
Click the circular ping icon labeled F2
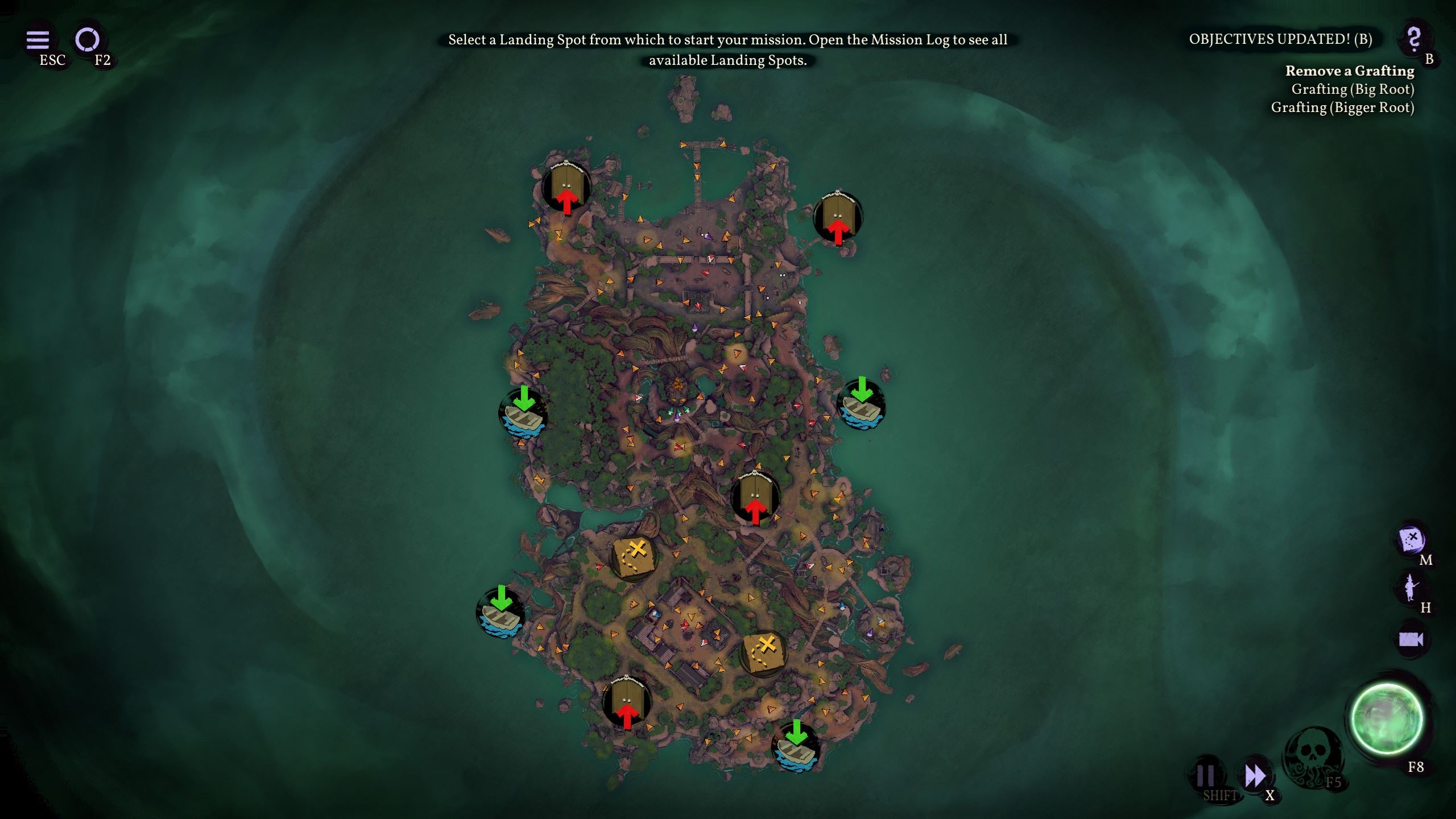coord(86,40)
